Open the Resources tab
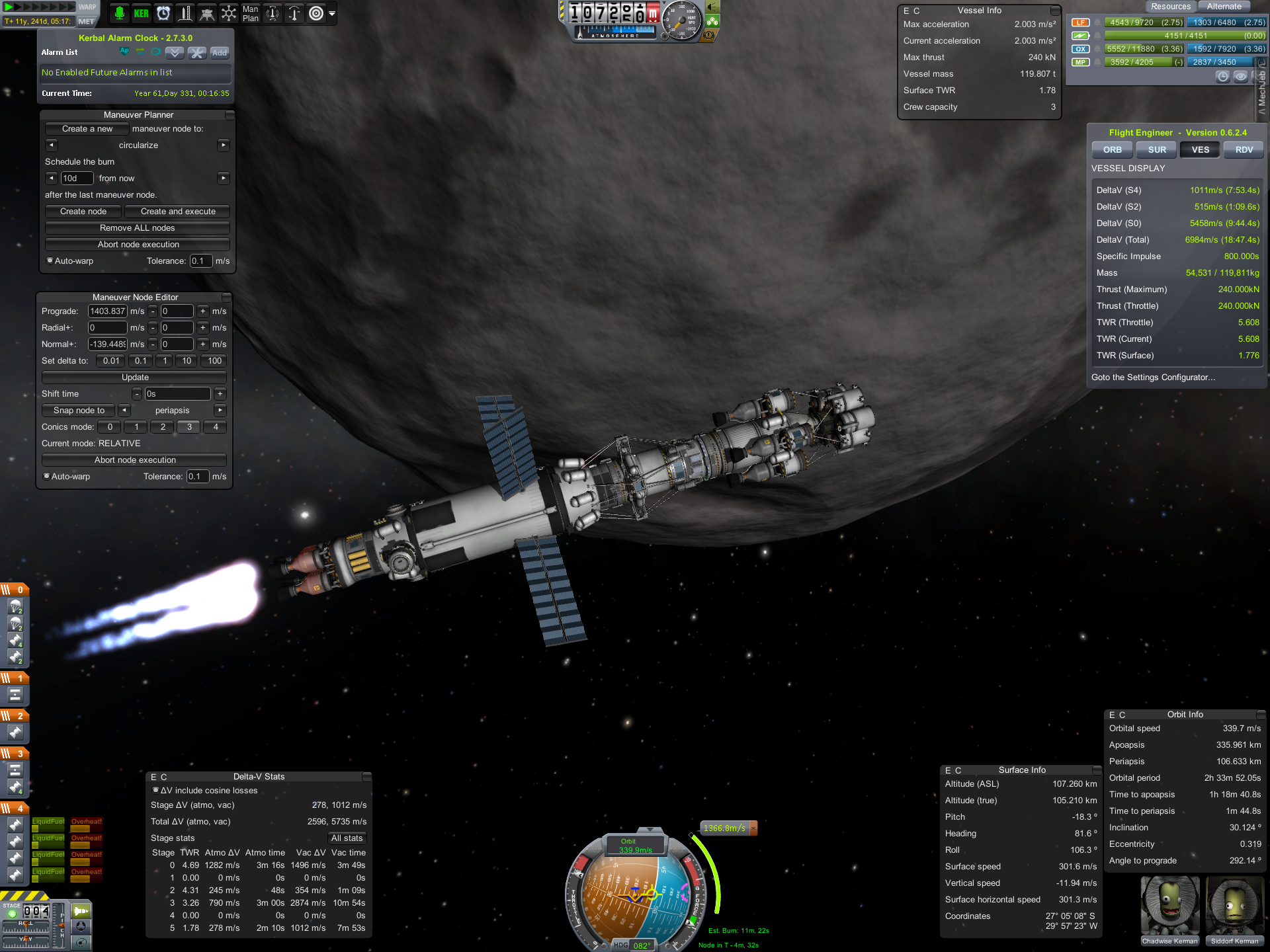 point(1170,7)
